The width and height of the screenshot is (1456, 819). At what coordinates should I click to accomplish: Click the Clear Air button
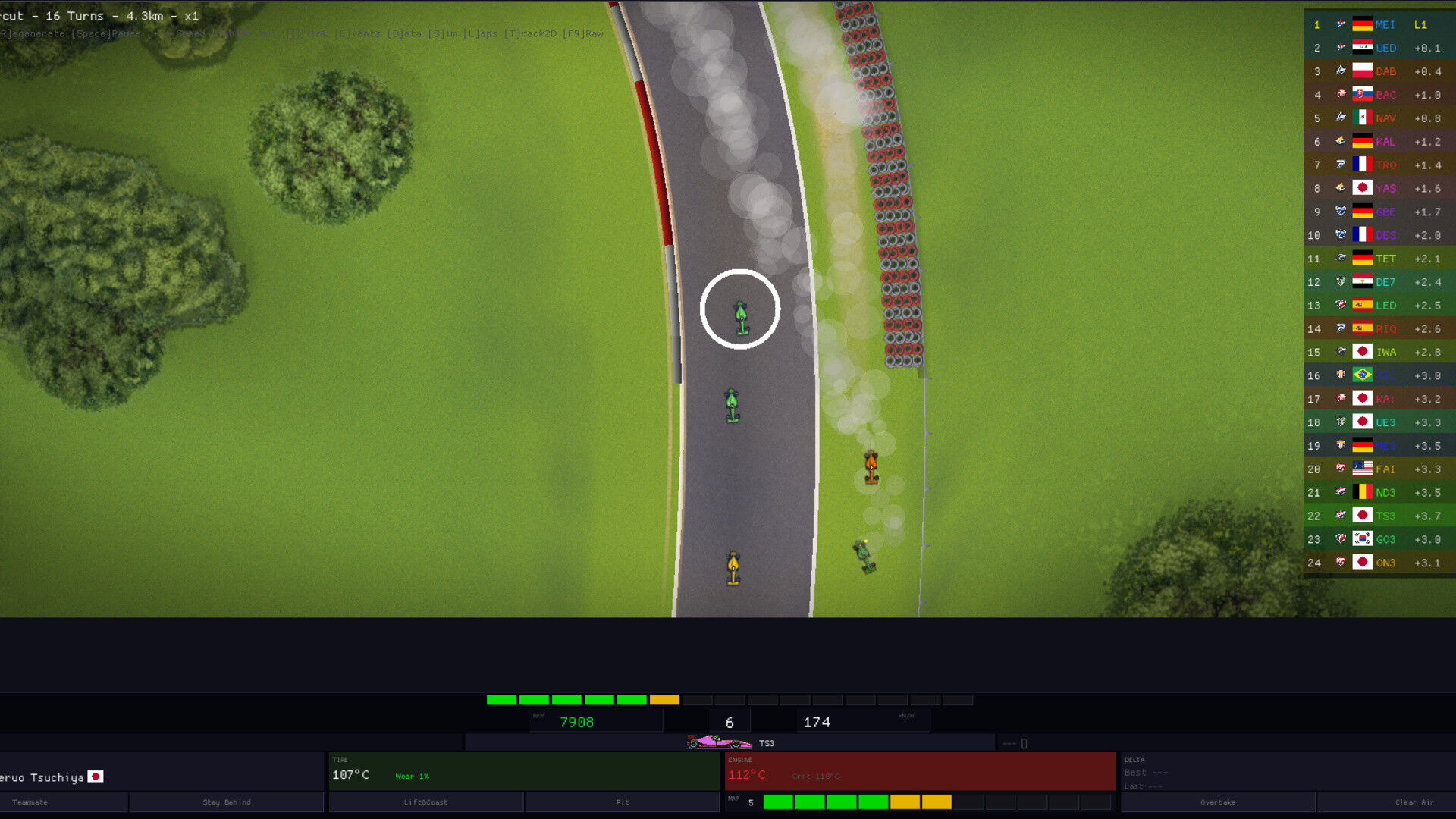click(x=1415, y=802)
